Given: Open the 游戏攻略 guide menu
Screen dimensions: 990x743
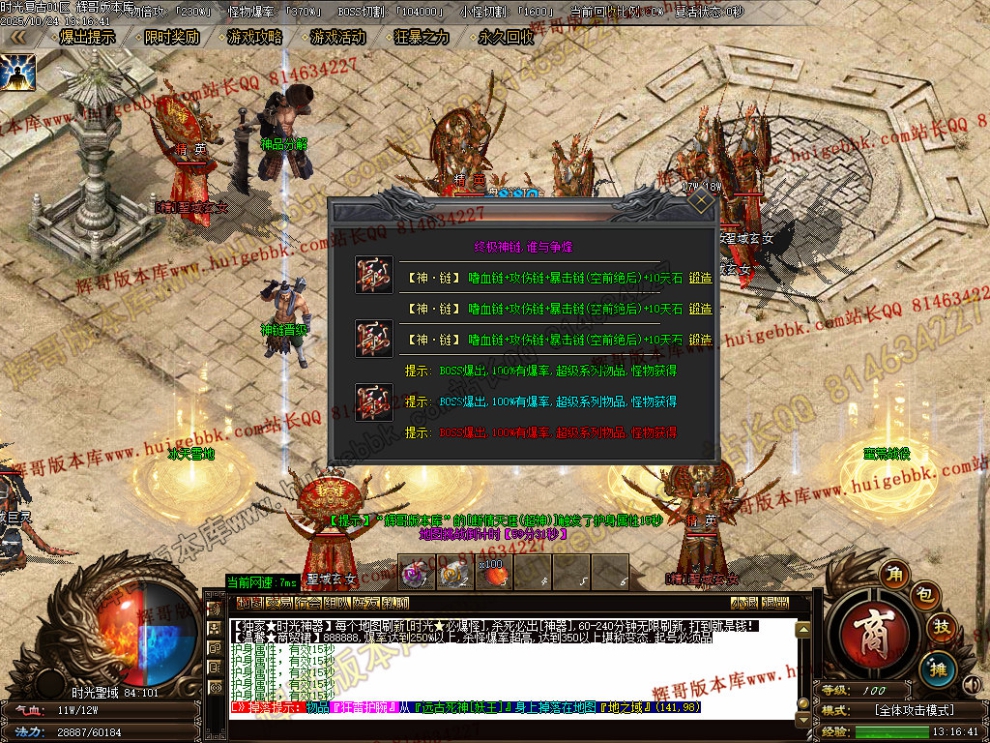Looking at the screenshot, I should point(254,37).
